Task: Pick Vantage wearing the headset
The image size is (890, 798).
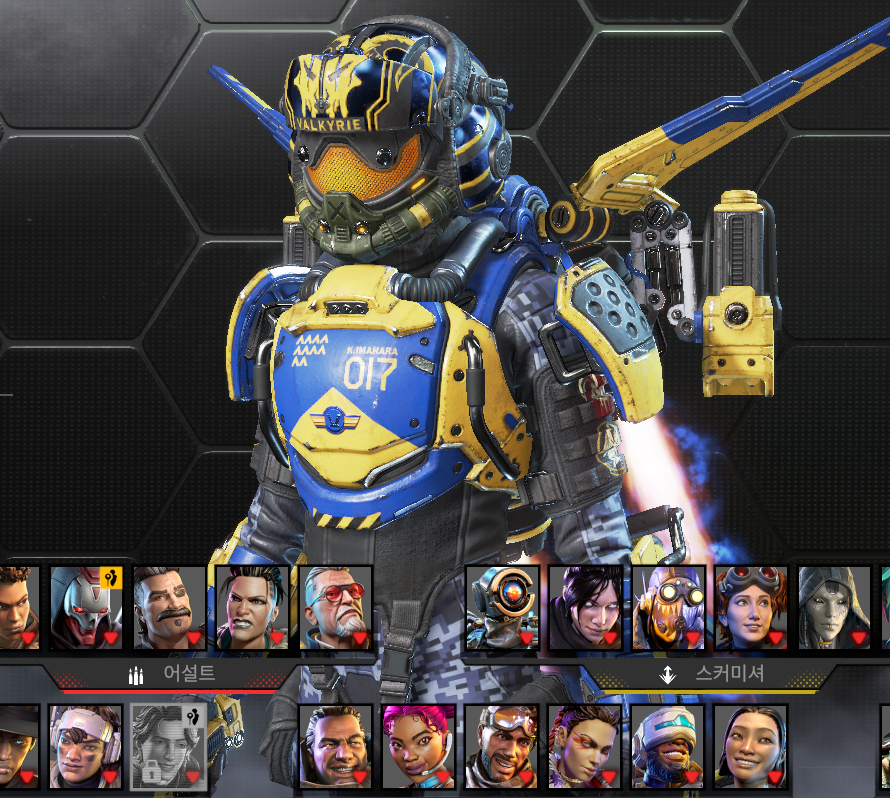Action: [86, 746]
